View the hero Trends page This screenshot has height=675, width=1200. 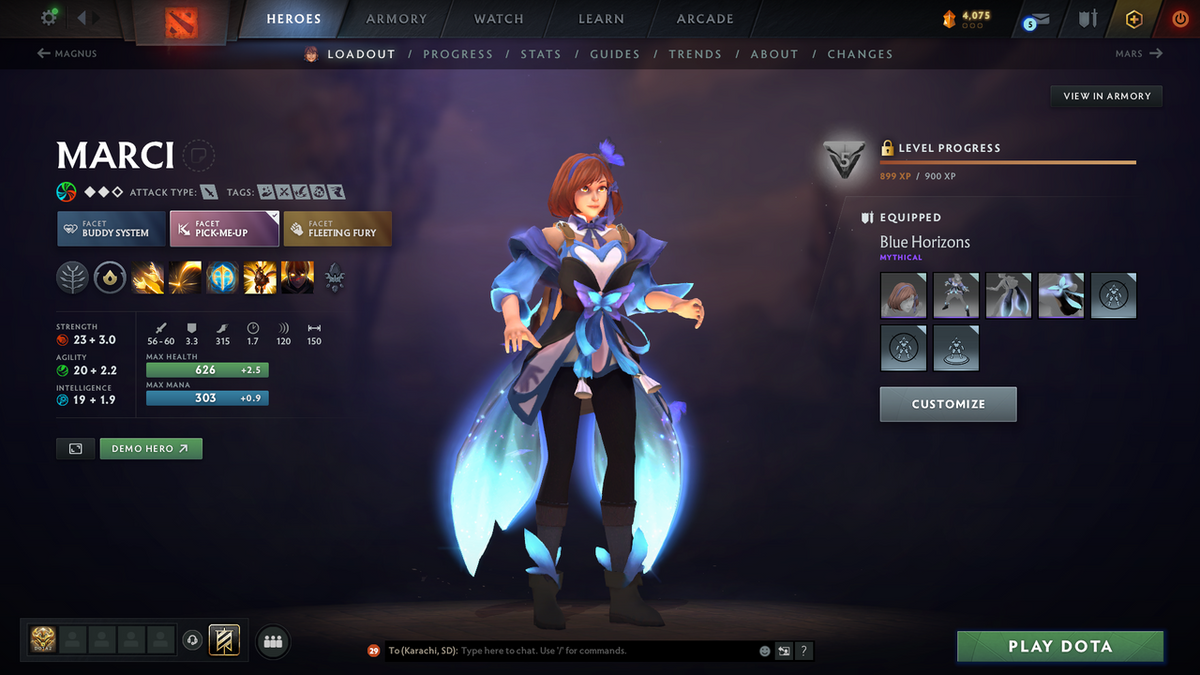coord(693,54)
